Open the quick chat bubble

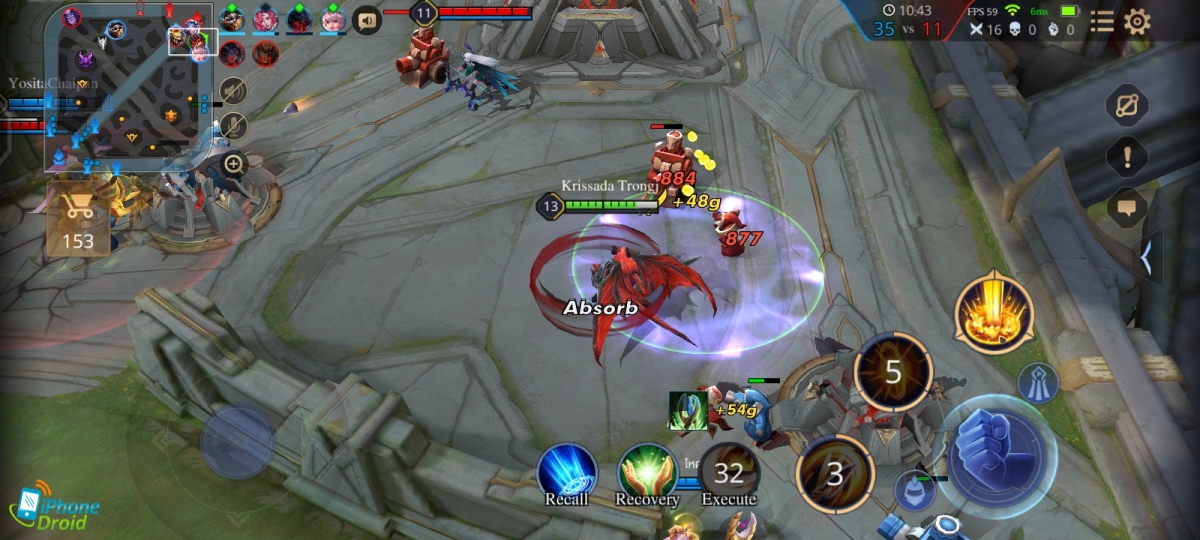pos(1127,207)
